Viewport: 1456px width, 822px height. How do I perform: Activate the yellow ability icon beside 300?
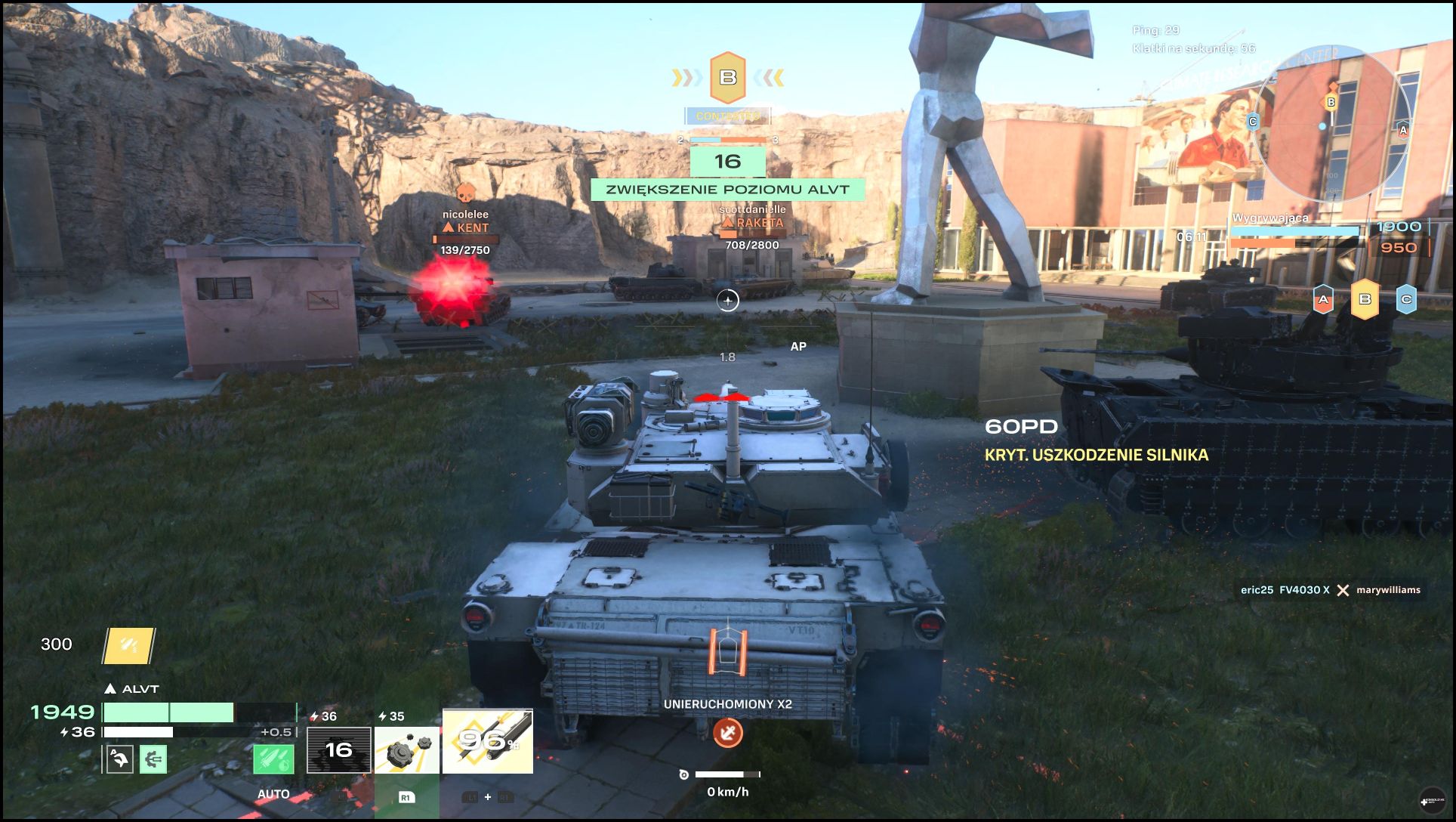coord(128,646)
